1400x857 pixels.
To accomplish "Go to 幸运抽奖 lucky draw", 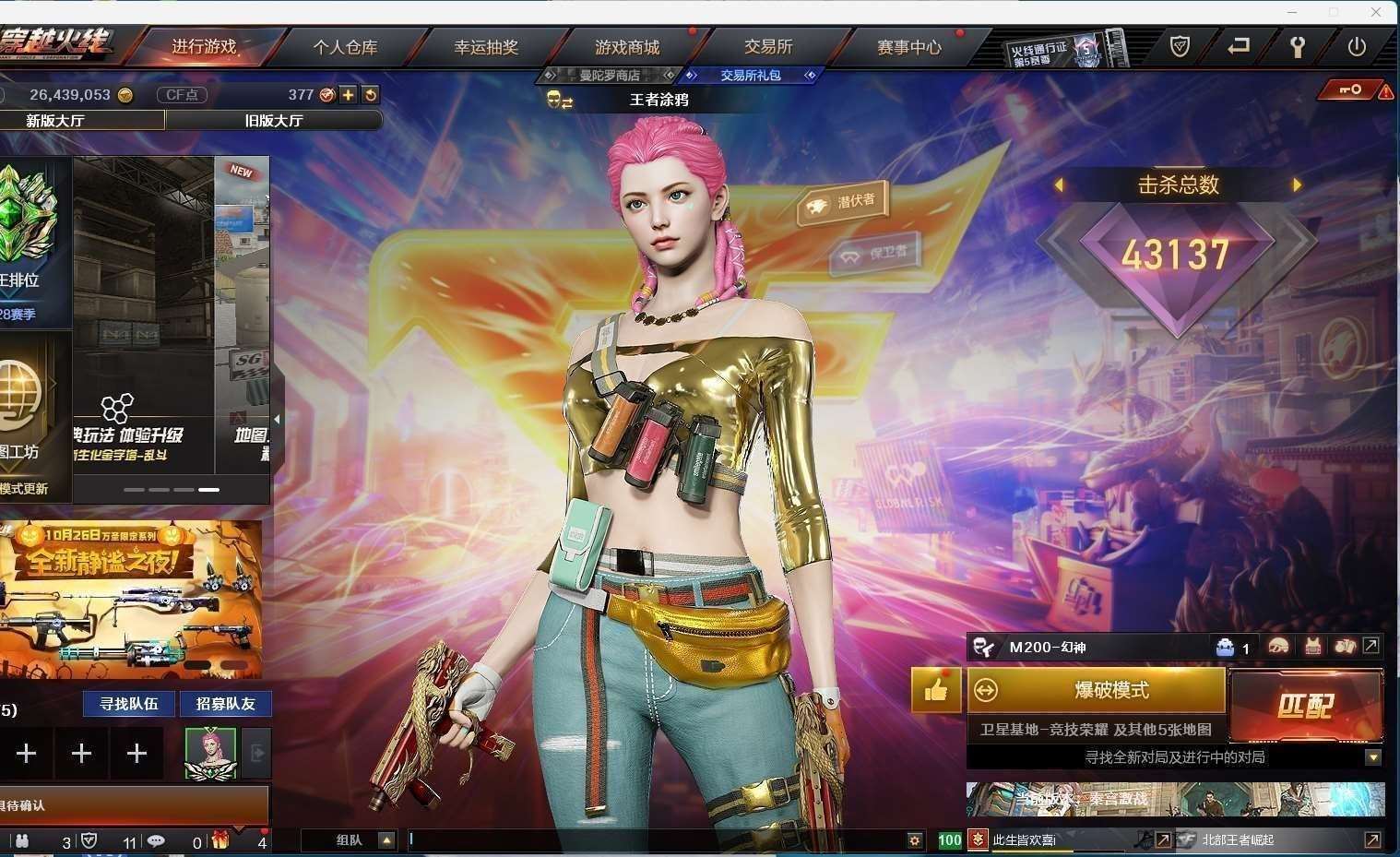I will coord(486,47).
